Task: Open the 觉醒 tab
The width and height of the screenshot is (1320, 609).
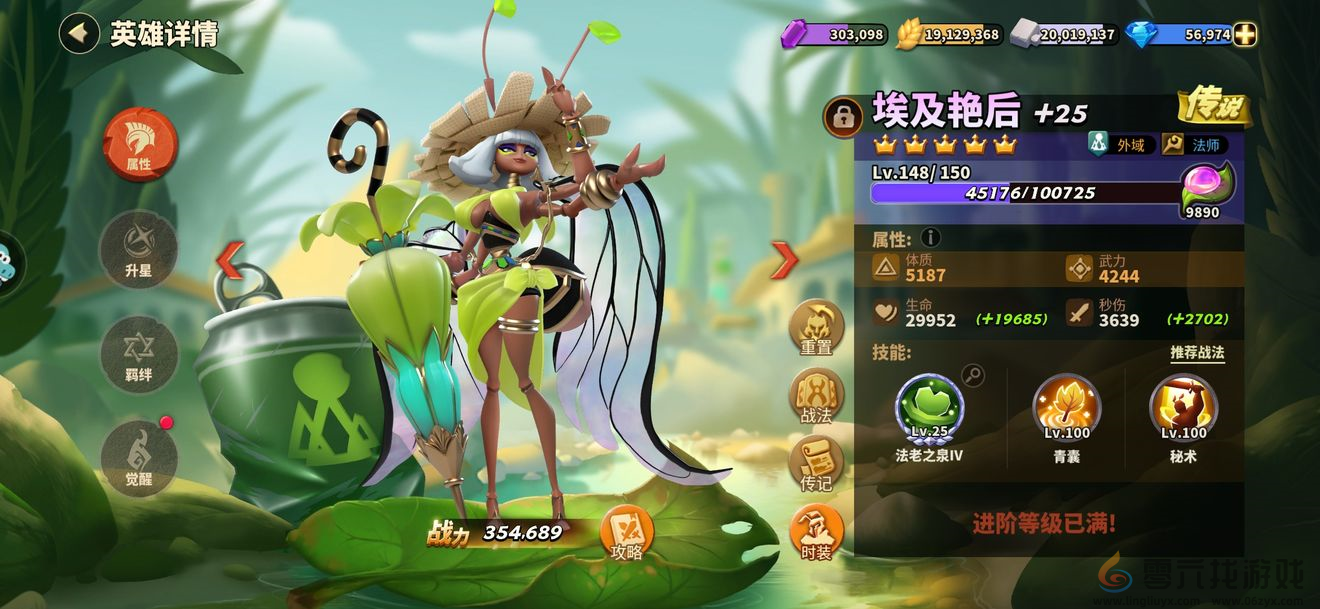Action: click(x=139, y=458)
